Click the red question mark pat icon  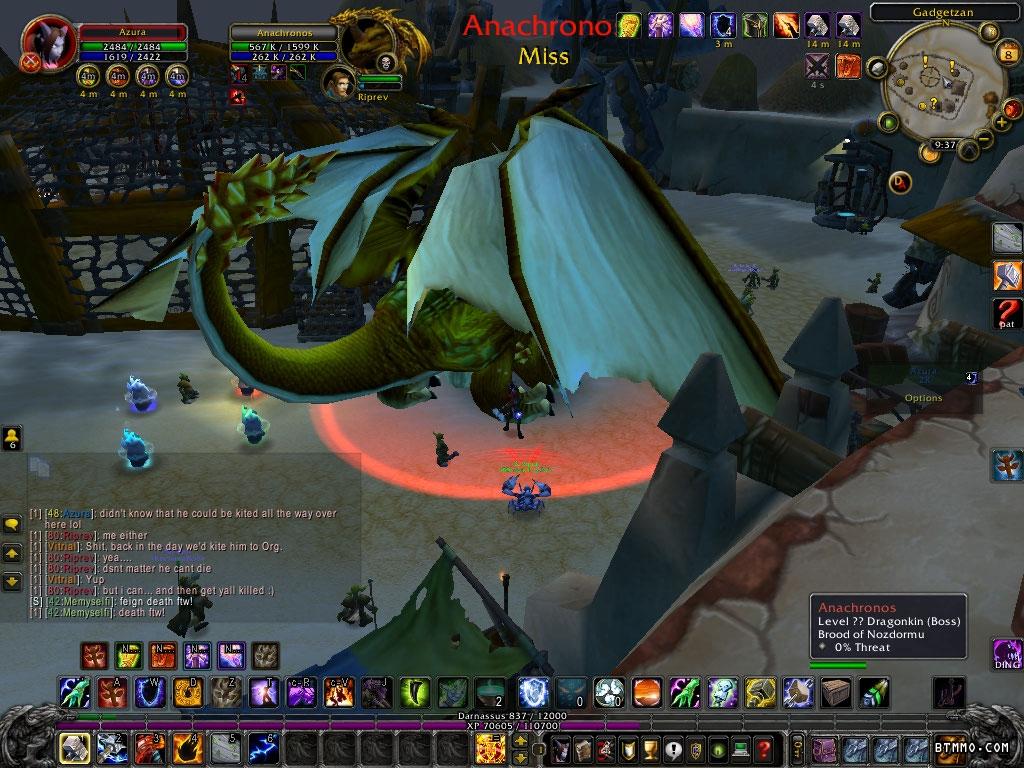pyautogui.click(x=1007, y=314)
